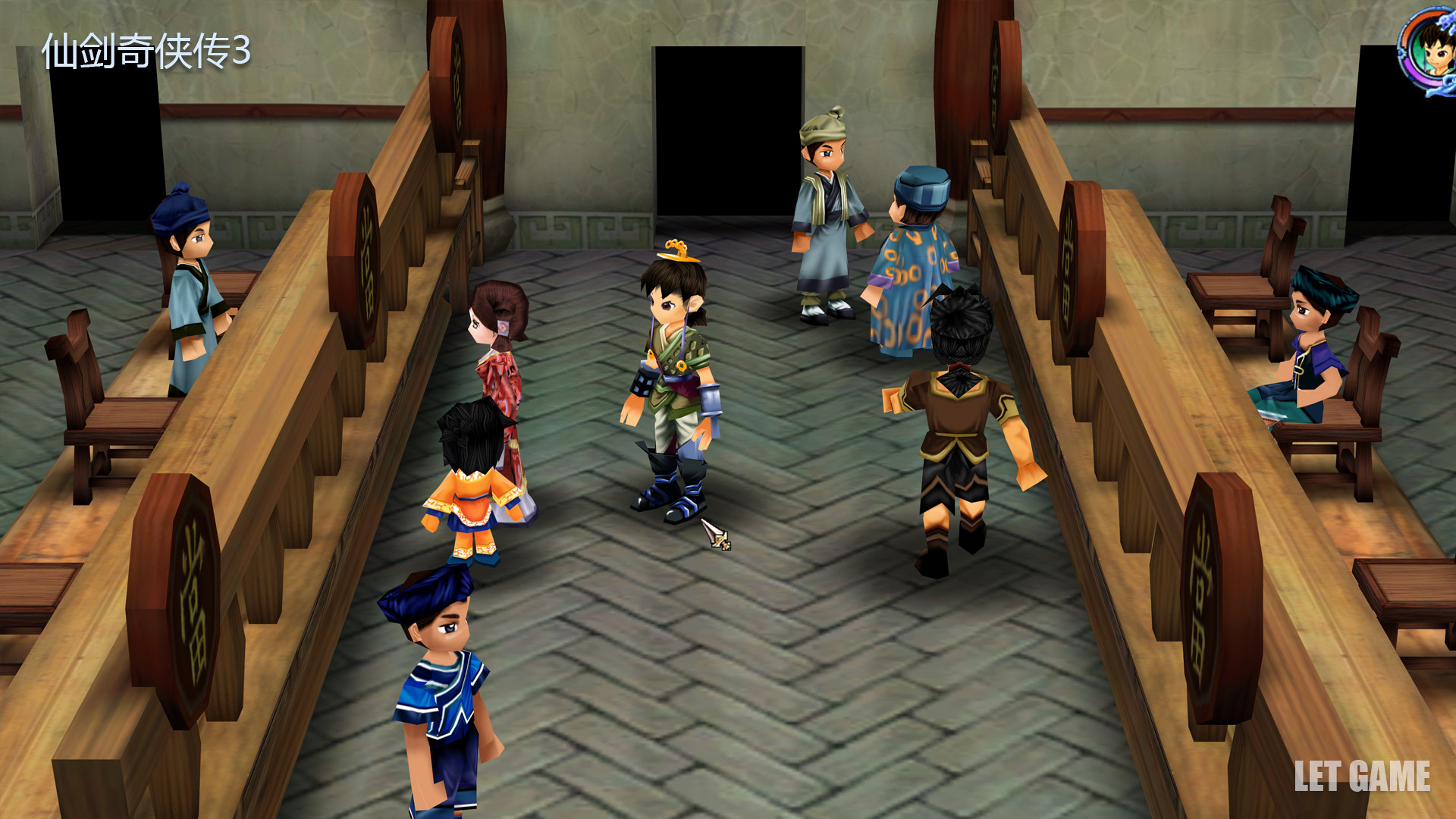Click the hero portrait in the corner

pyautogui.click(x=1429, y=50)
